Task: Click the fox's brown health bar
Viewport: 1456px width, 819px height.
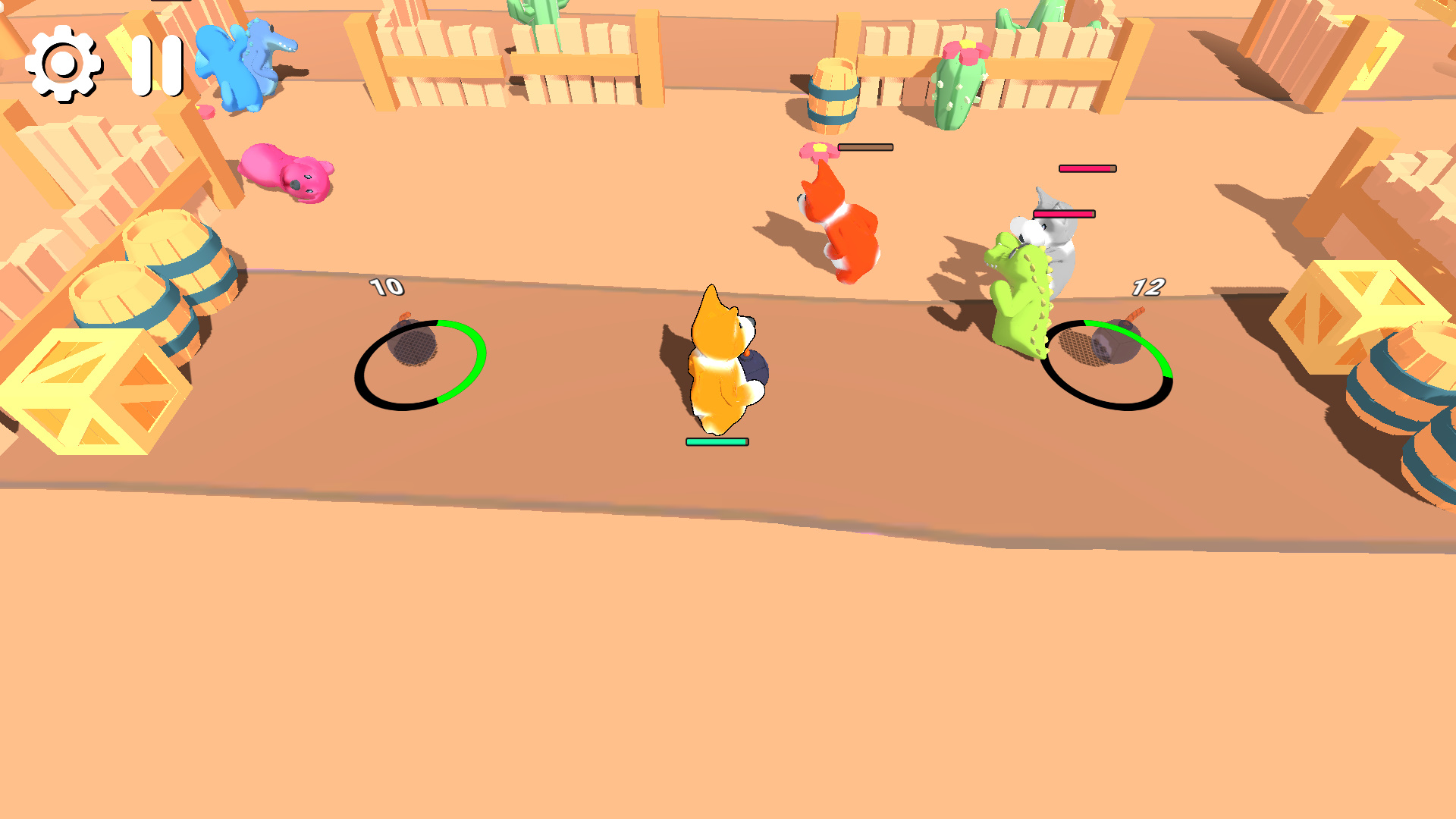Action: 864,146
